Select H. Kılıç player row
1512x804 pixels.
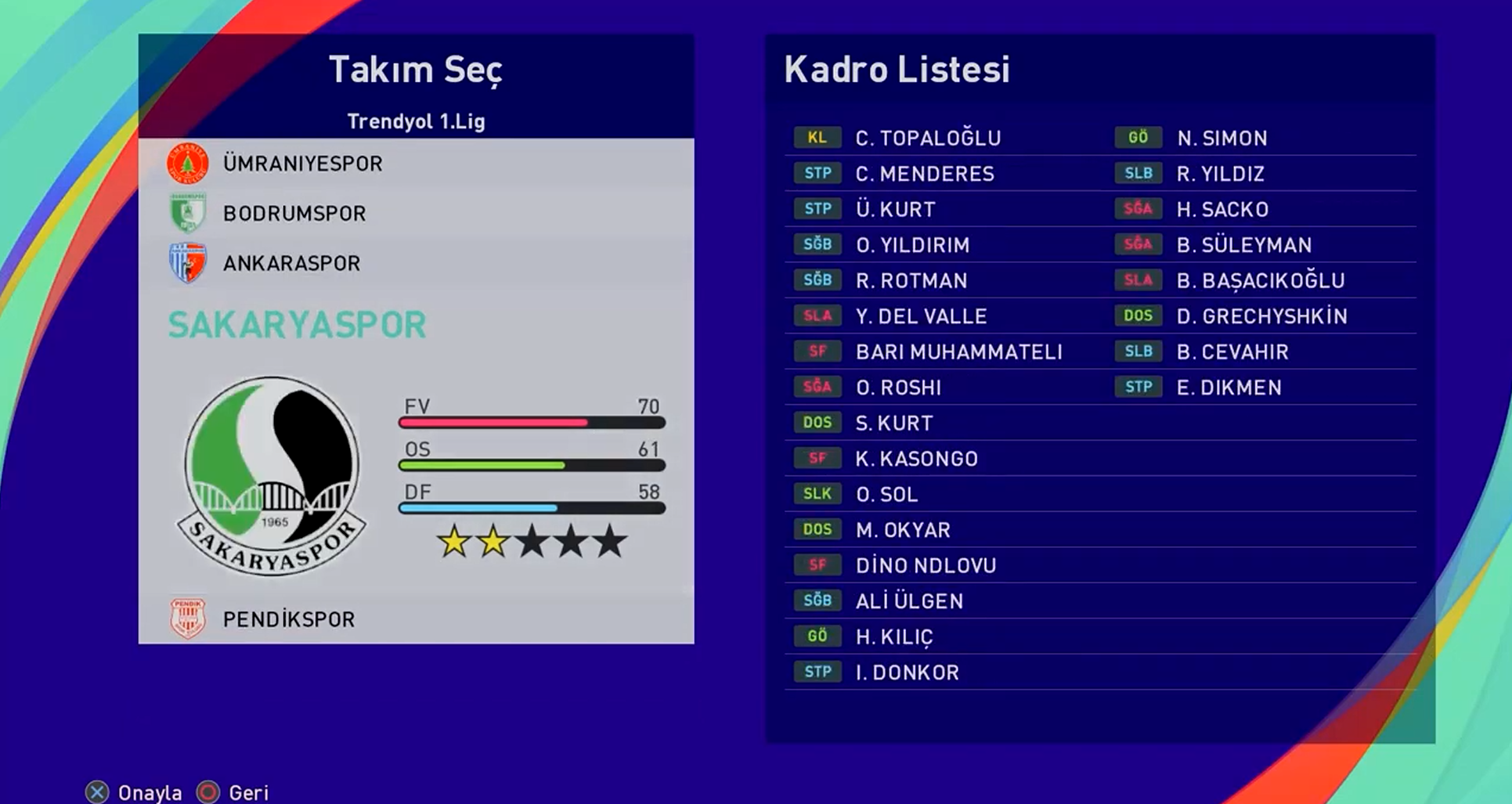894,637
